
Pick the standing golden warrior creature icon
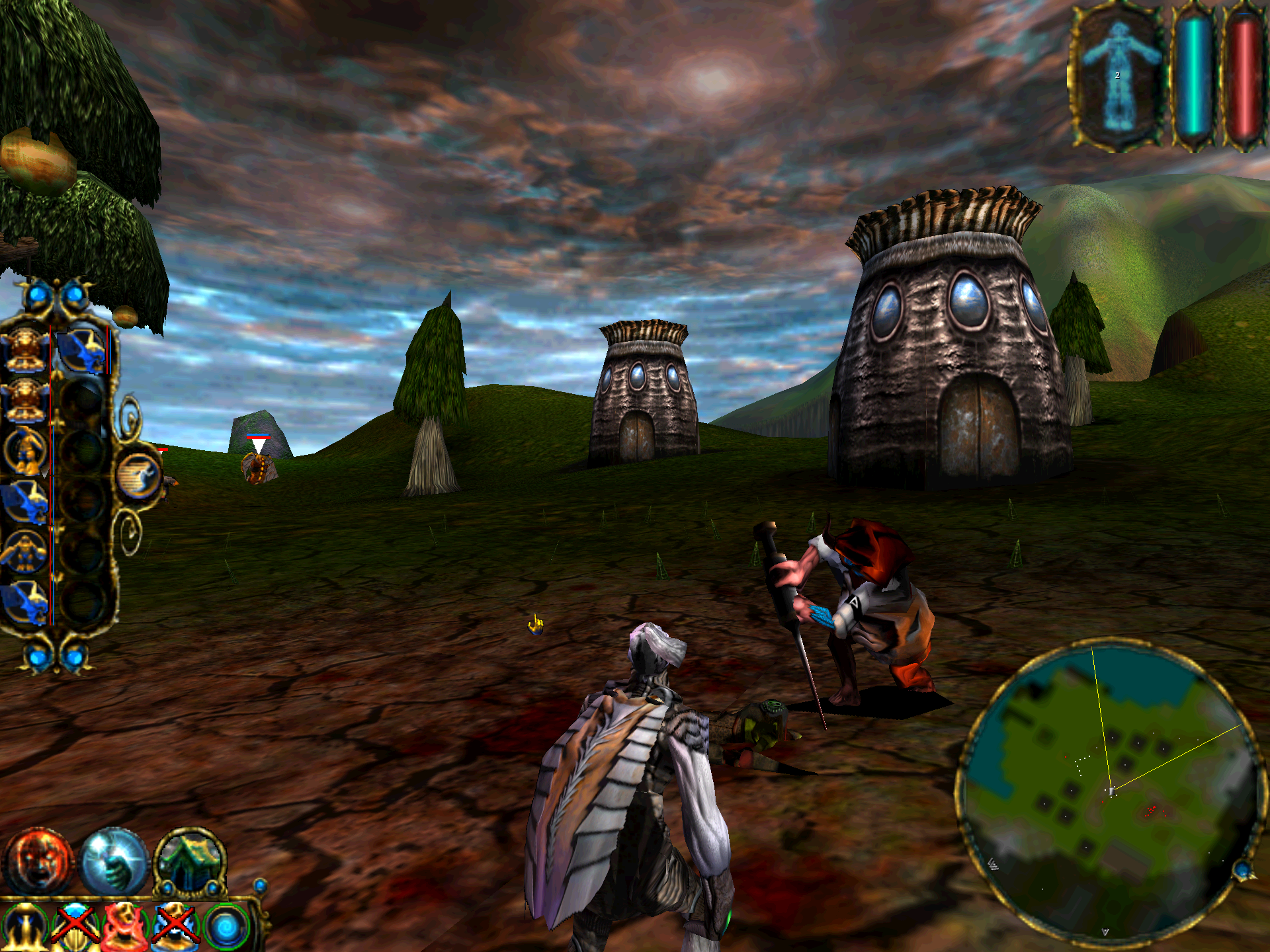[x=25, y=451]
